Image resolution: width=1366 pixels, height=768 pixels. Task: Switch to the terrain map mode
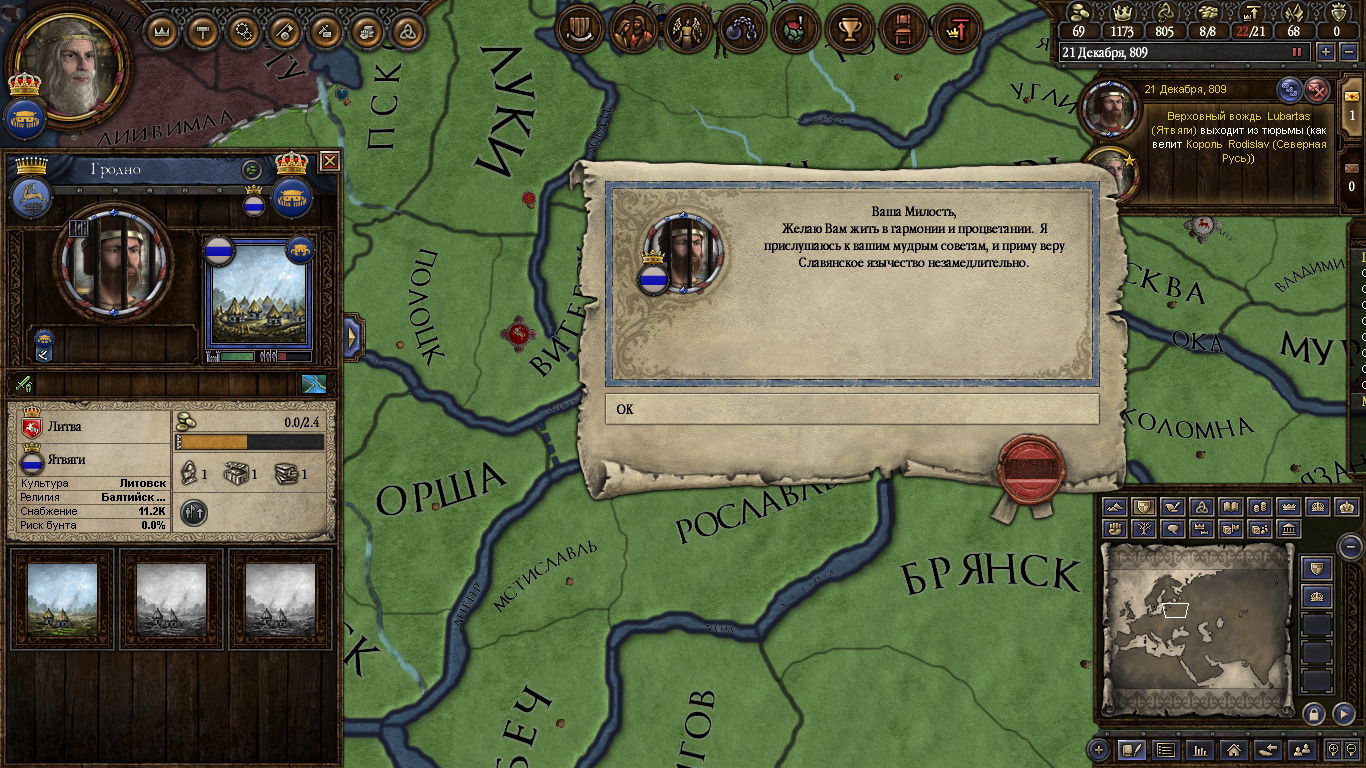tap(1114, 507)
